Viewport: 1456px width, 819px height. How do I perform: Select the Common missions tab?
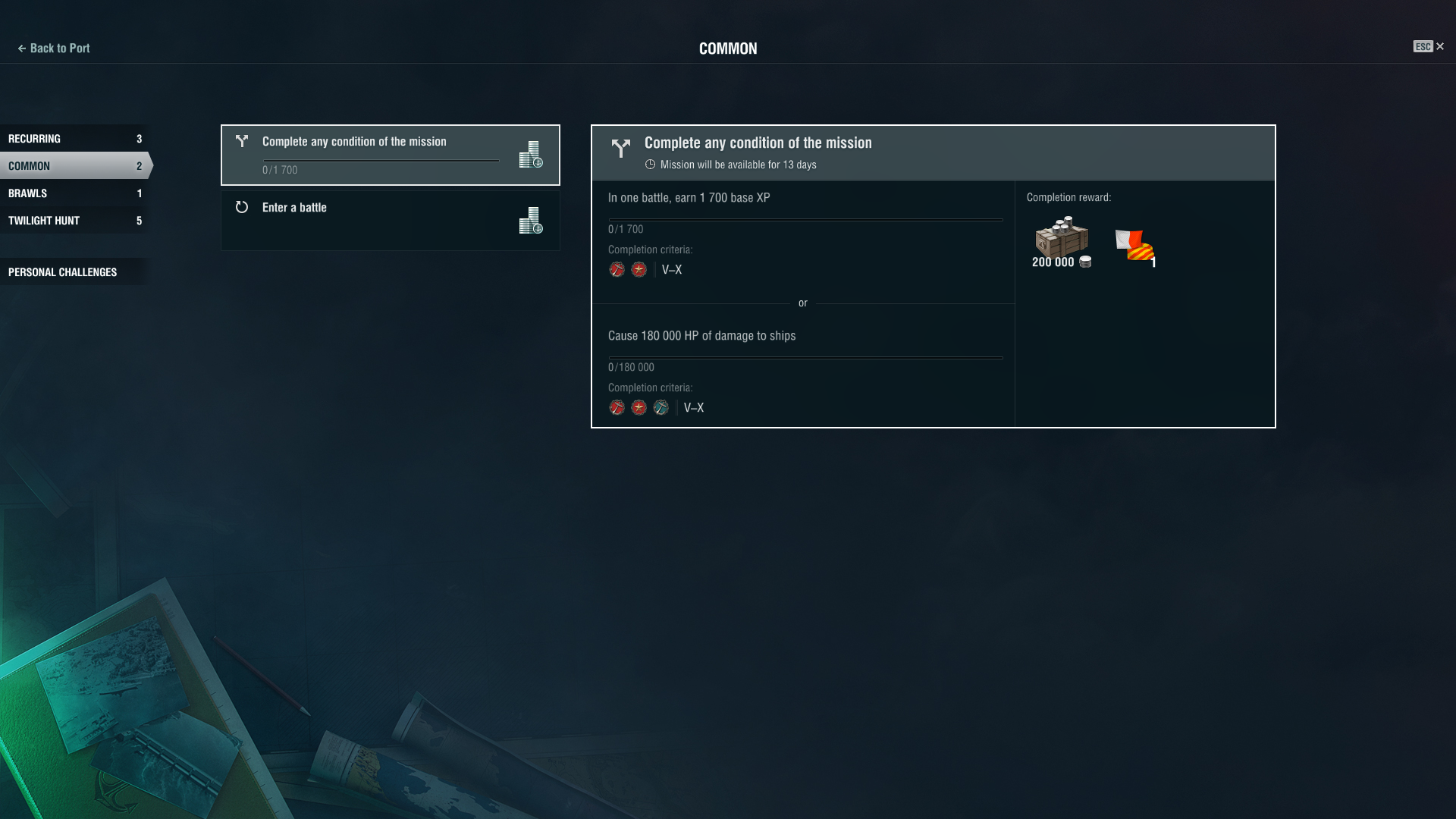(x=74, y=166)
